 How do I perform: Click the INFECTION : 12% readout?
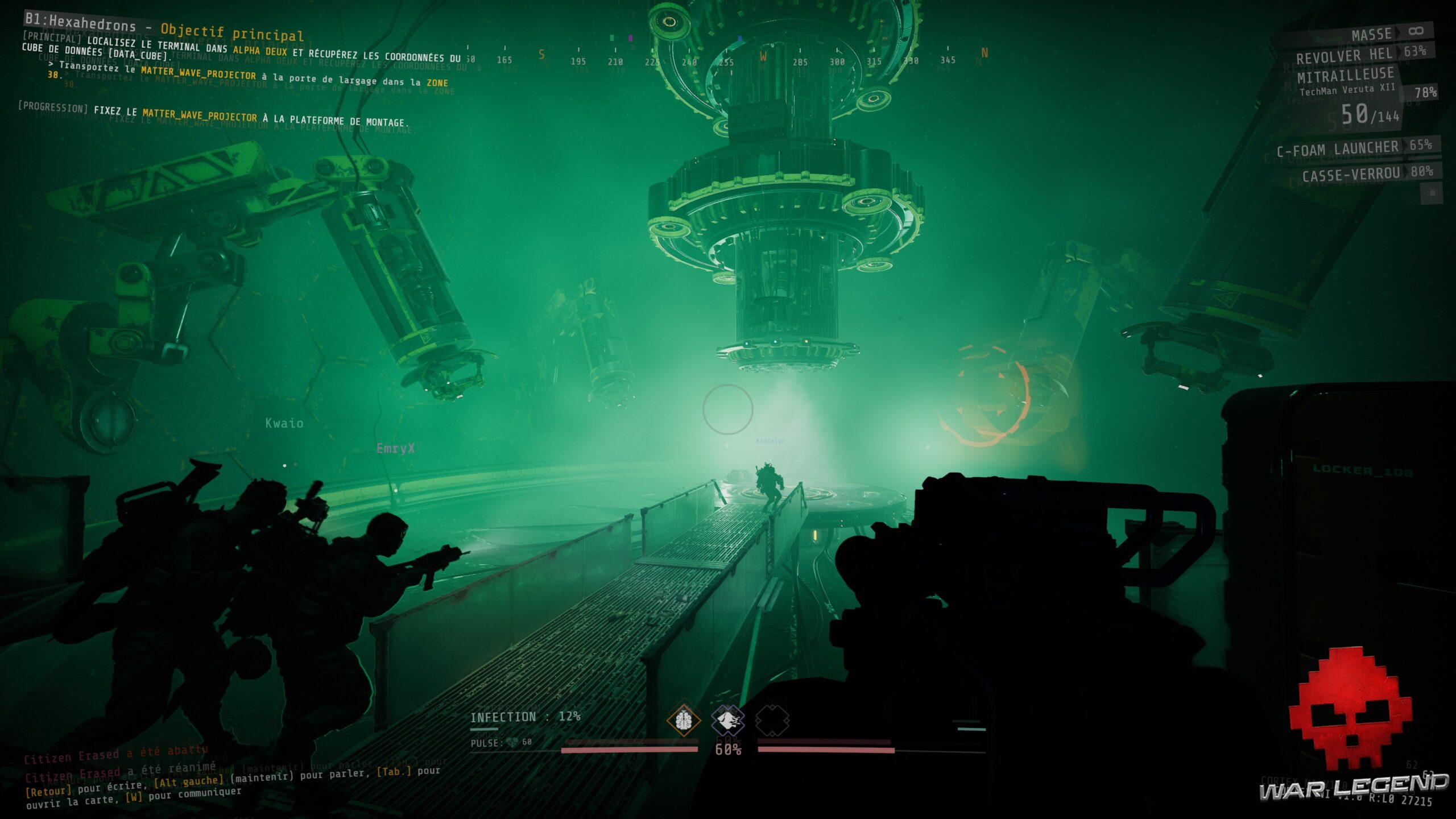point(526,716)
